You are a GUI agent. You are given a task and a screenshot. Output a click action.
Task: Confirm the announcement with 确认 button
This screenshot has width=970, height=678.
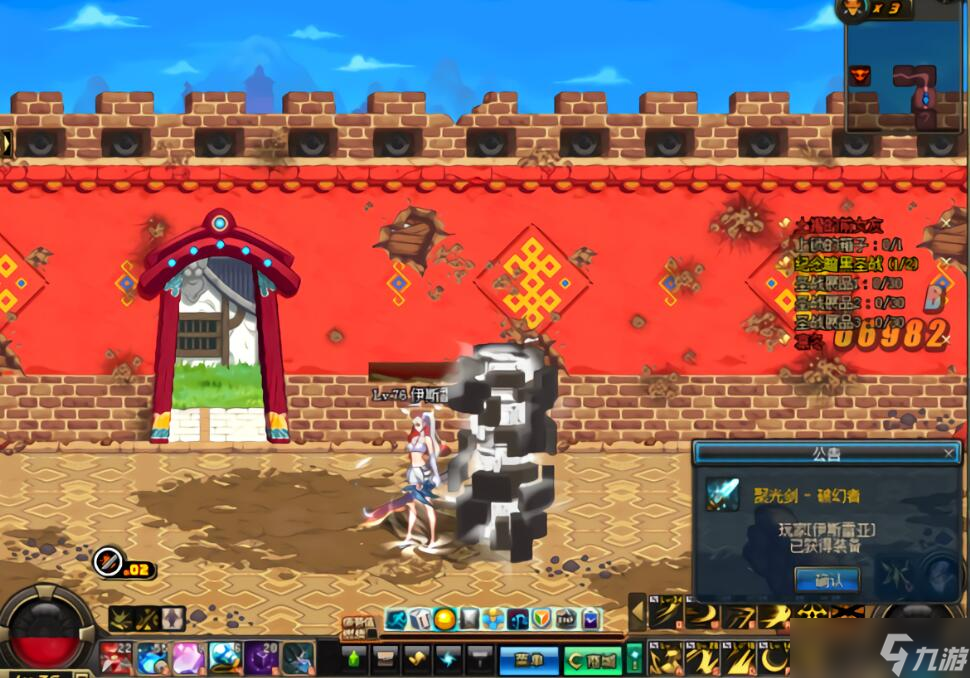[825, 579]
